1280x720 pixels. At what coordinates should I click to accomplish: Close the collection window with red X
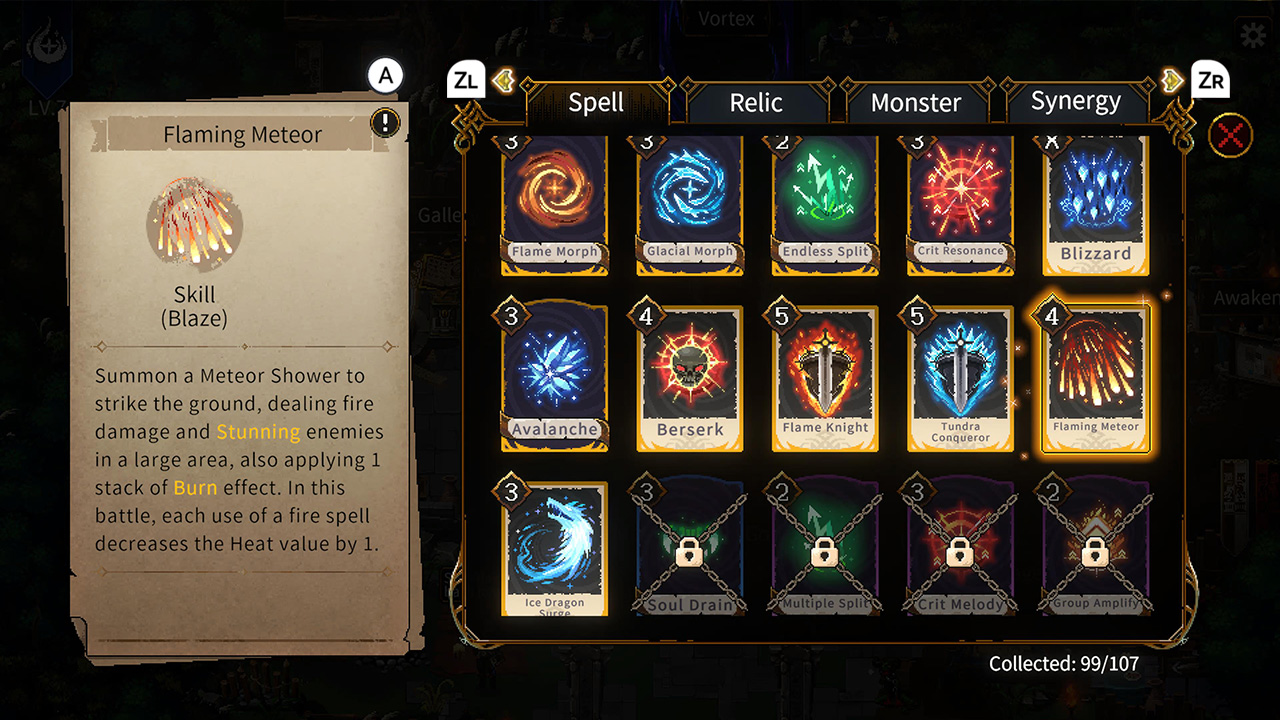(x=1230, y=136)
